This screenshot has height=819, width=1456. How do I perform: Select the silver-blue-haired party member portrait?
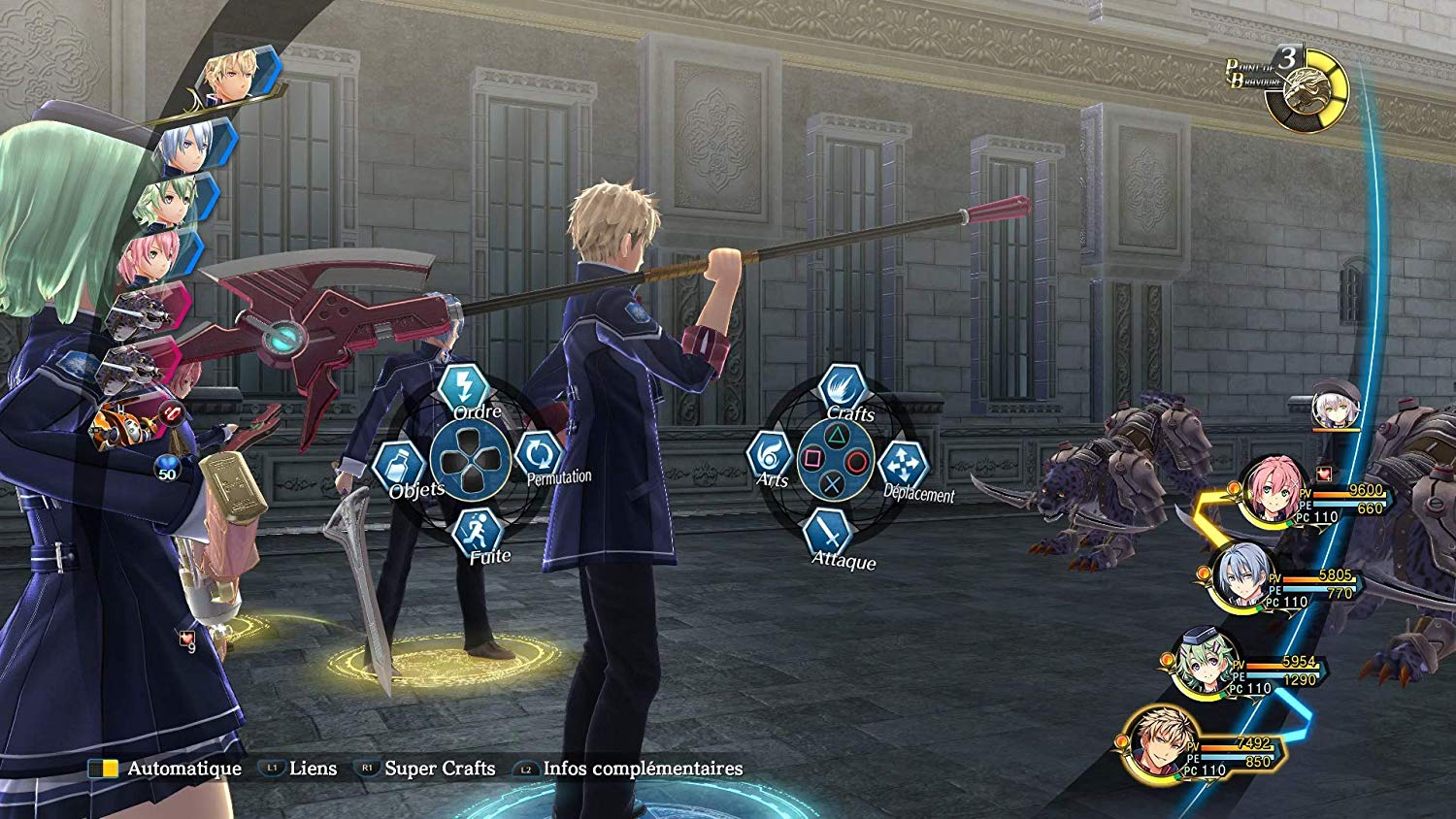click(1244, 576)
